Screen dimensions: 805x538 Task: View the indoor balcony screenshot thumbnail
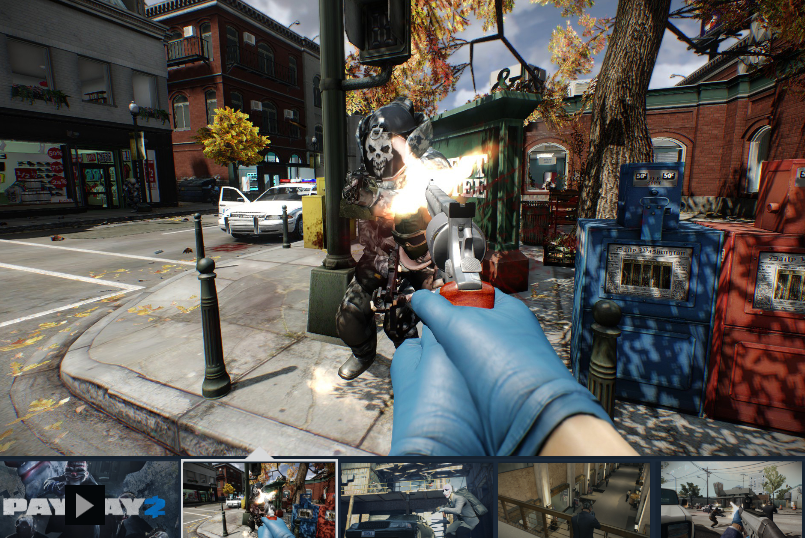pyautogui.click(x=574, y=499)
